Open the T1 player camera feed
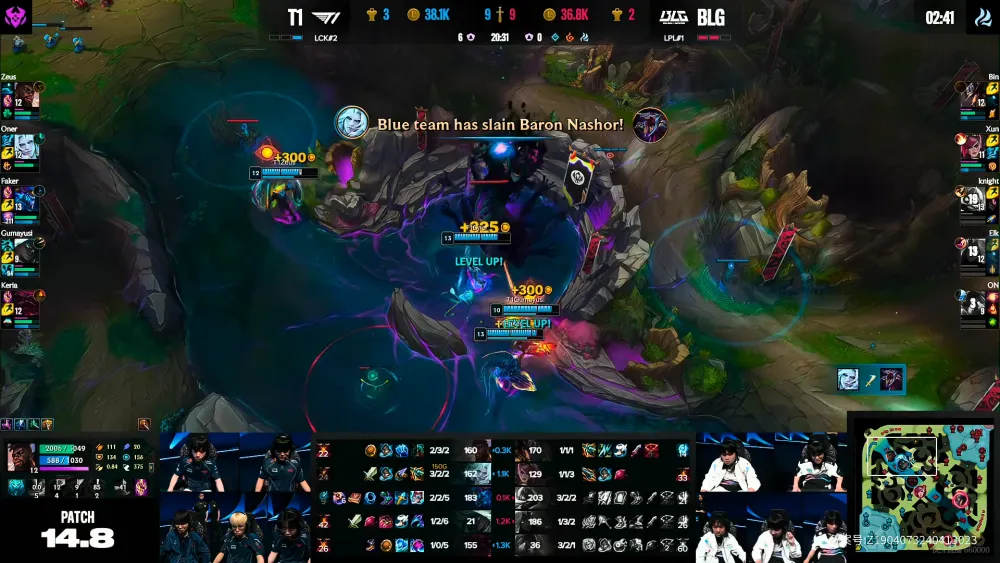 pos(238,497)
